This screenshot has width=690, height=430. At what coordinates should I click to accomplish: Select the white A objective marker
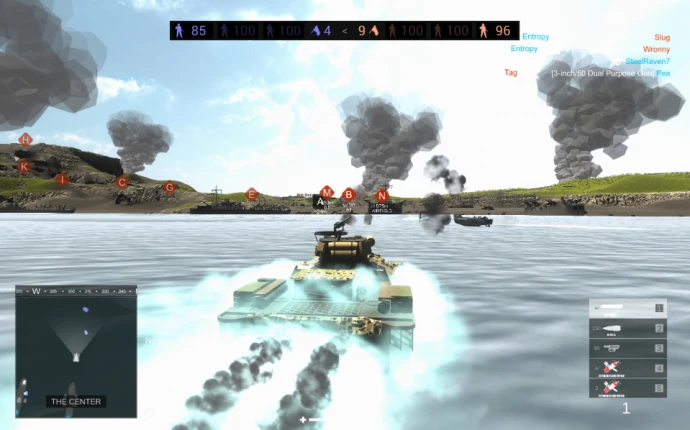320,201
